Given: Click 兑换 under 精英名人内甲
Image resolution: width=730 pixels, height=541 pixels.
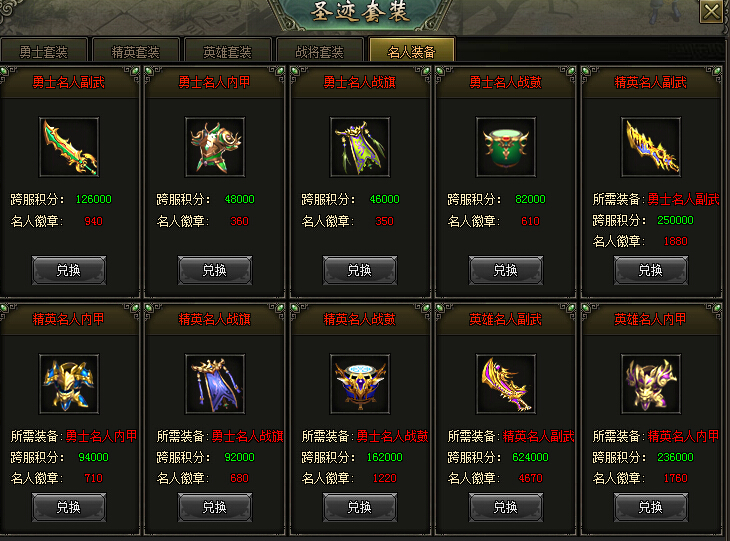Looking at the screenshot, I should 69,507.
